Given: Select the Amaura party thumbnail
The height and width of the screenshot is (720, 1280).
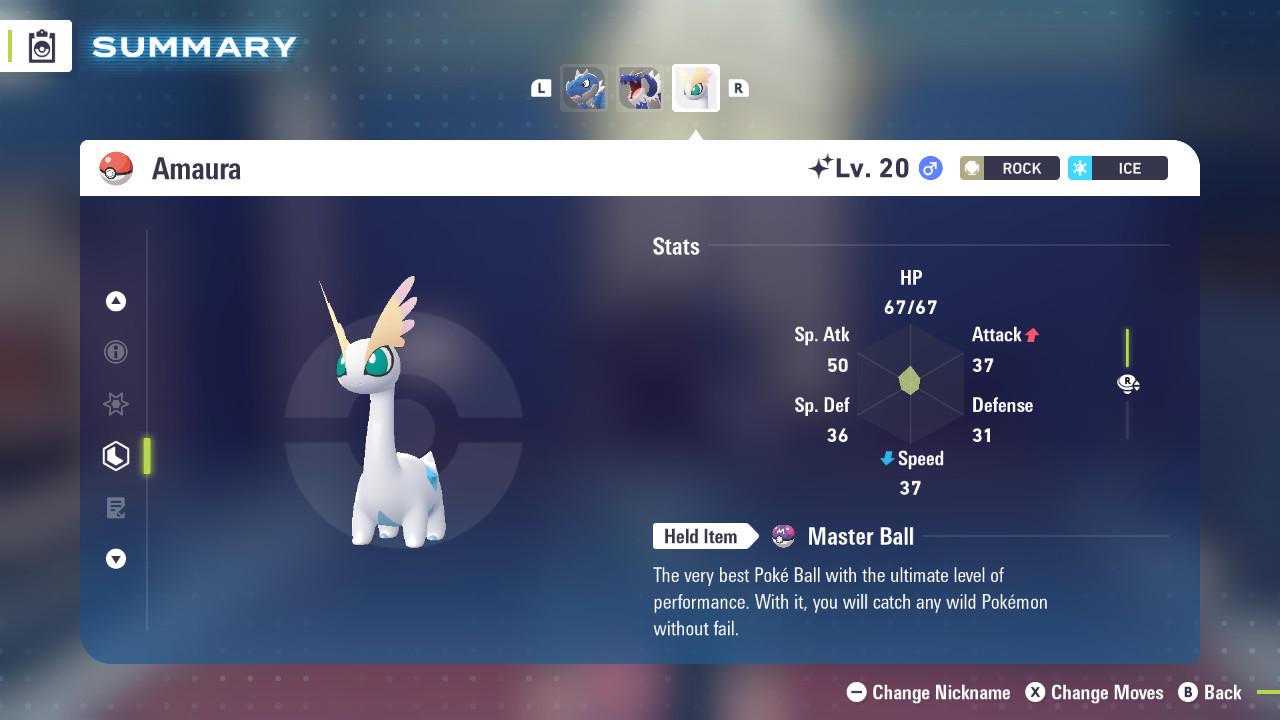Looking at the screenshot, I should 696,88.
